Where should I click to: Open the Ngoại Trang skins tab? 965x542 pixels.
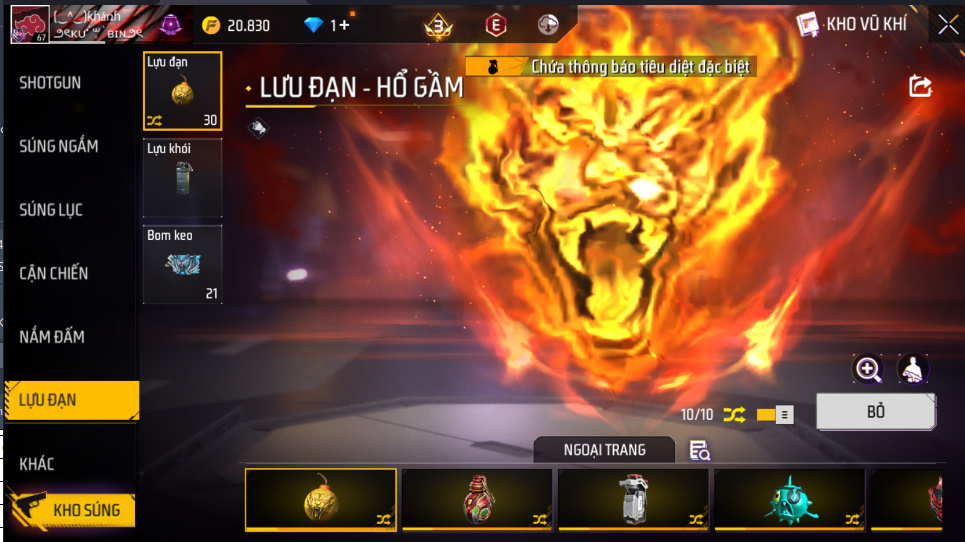click(x=605, y=450)
